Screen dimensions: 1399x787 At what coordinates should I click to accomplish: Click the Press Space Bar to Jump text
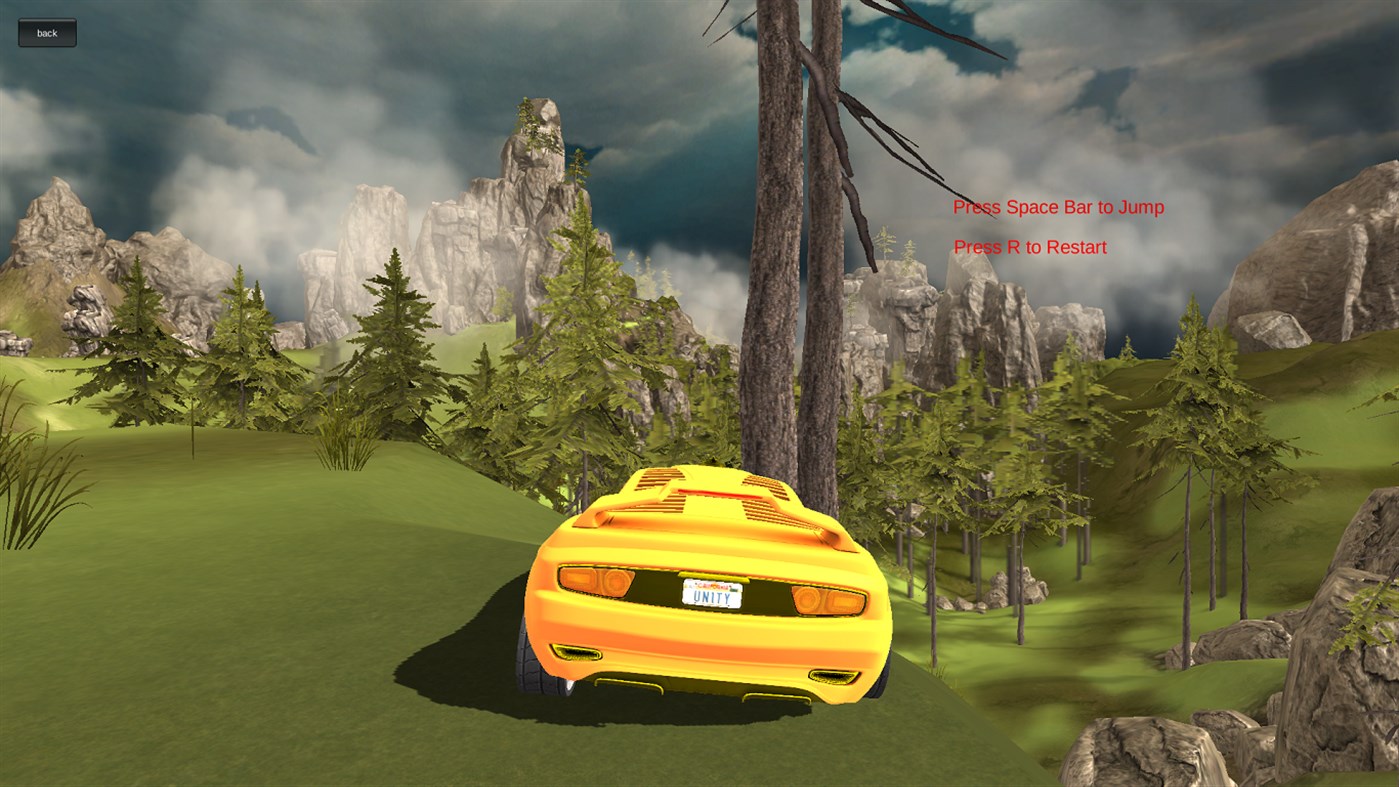point(1057,207)
